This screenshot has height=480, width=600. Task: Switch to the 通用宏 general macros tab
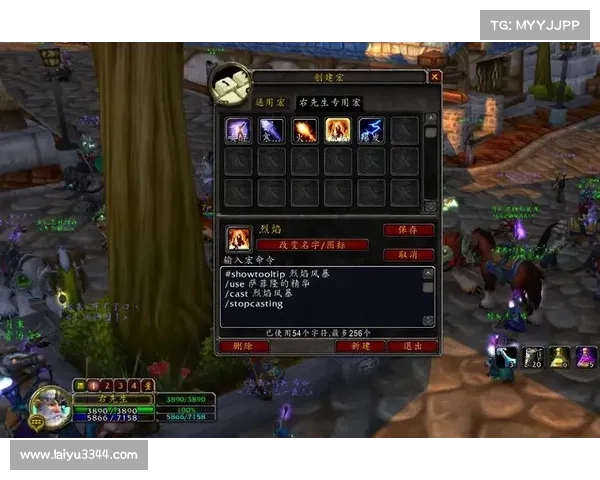270,102
